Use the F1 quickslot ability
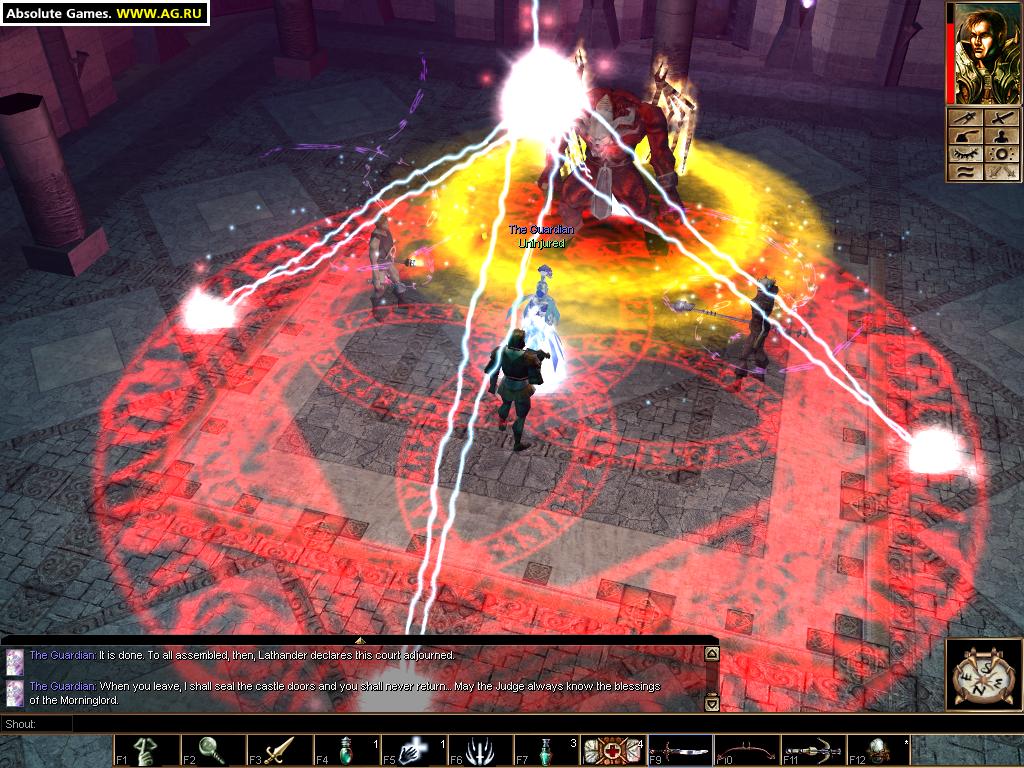 [146, 751]
